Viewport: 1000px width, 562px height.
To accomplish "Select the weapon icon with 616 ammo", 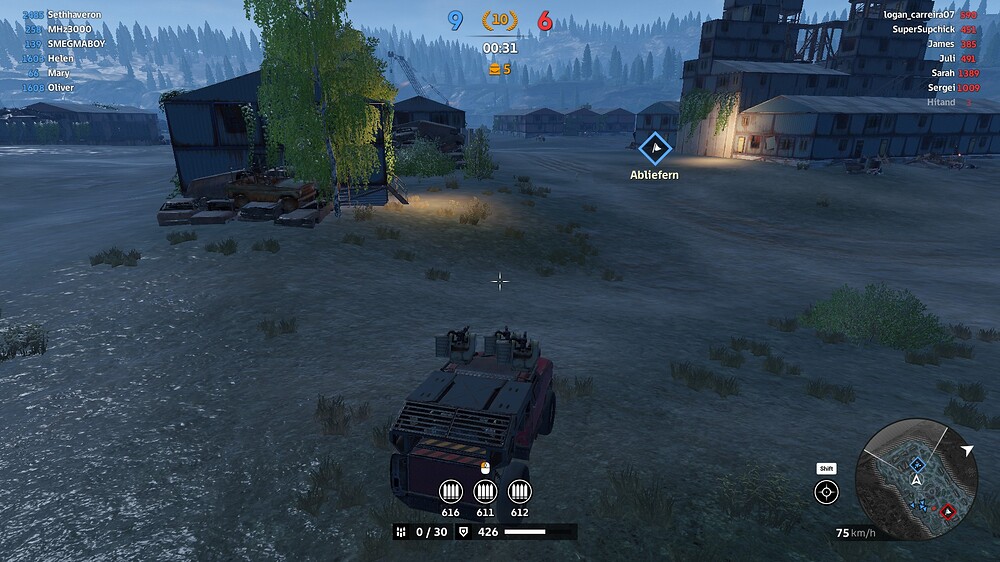I will pos(451,491).
